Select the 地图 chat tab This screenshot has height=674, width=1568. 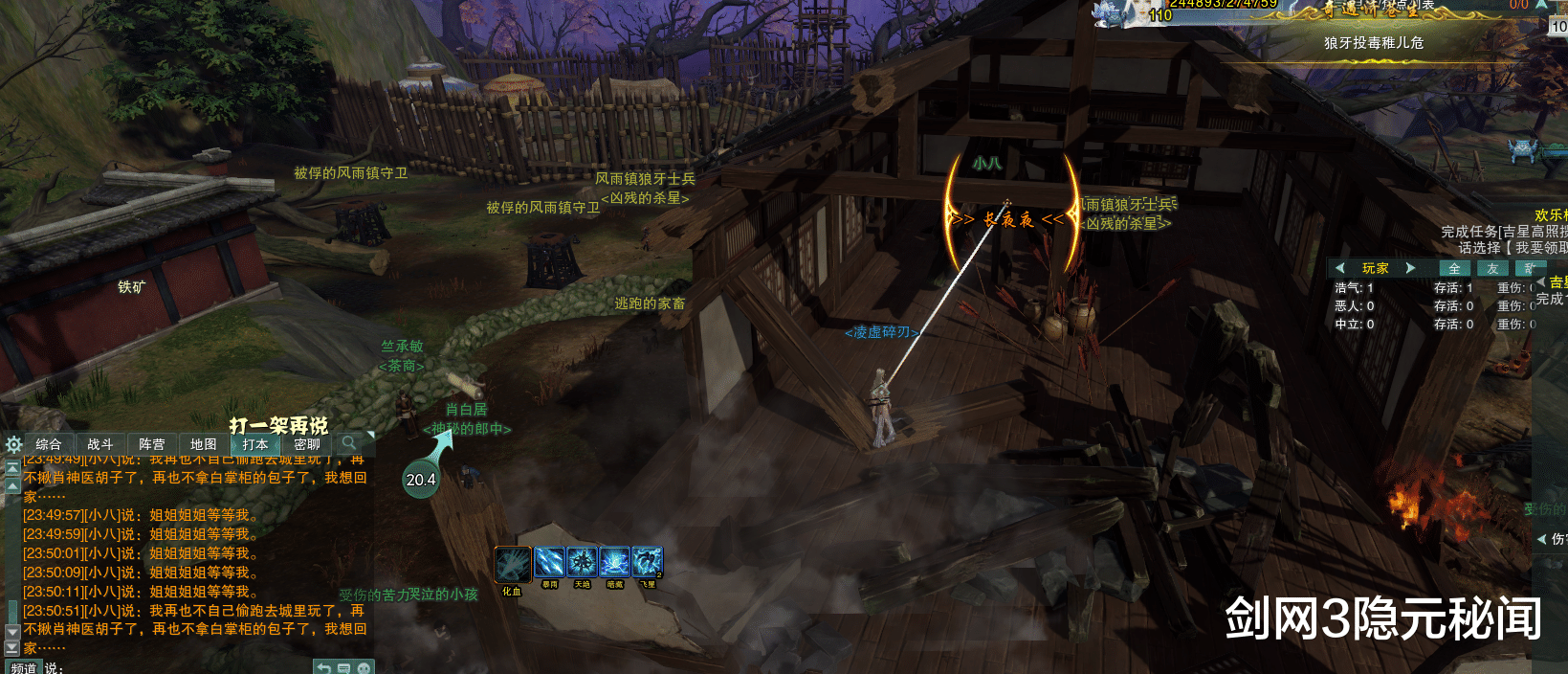pos(203,444)
